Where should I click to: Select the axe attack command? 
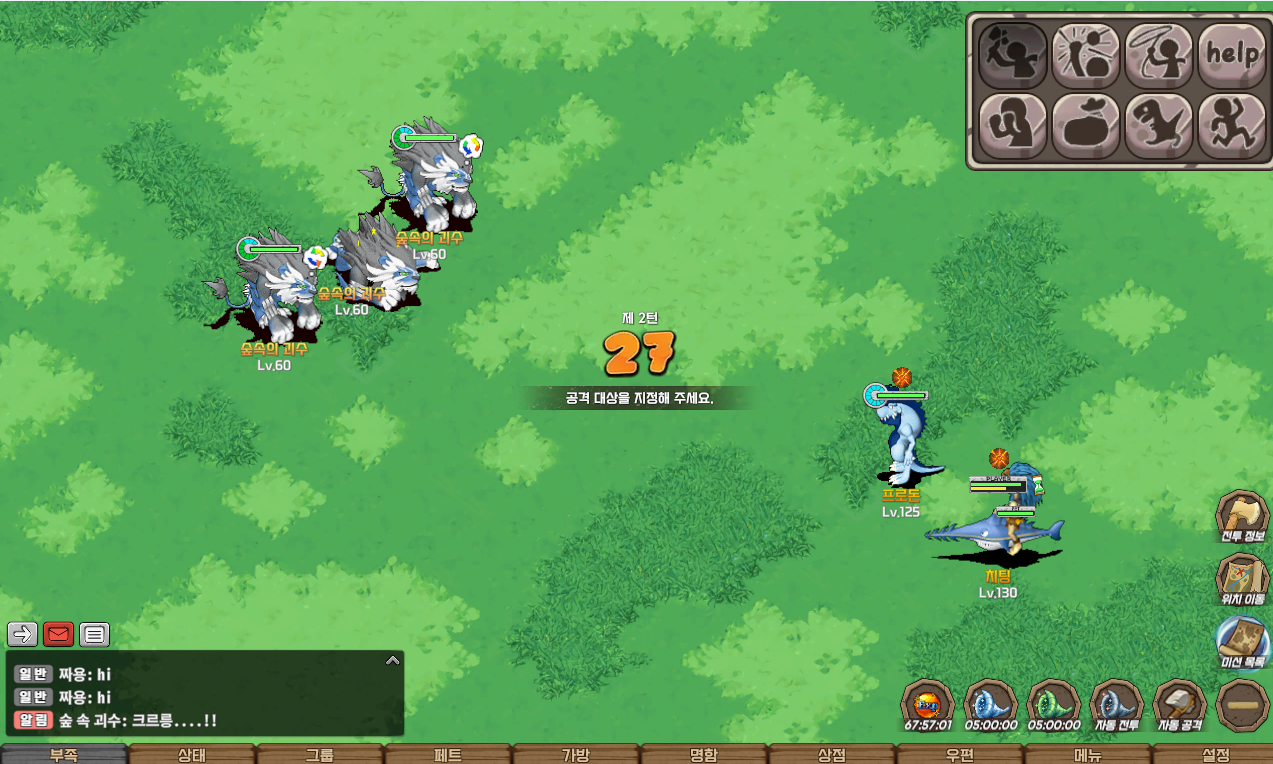1012,56
